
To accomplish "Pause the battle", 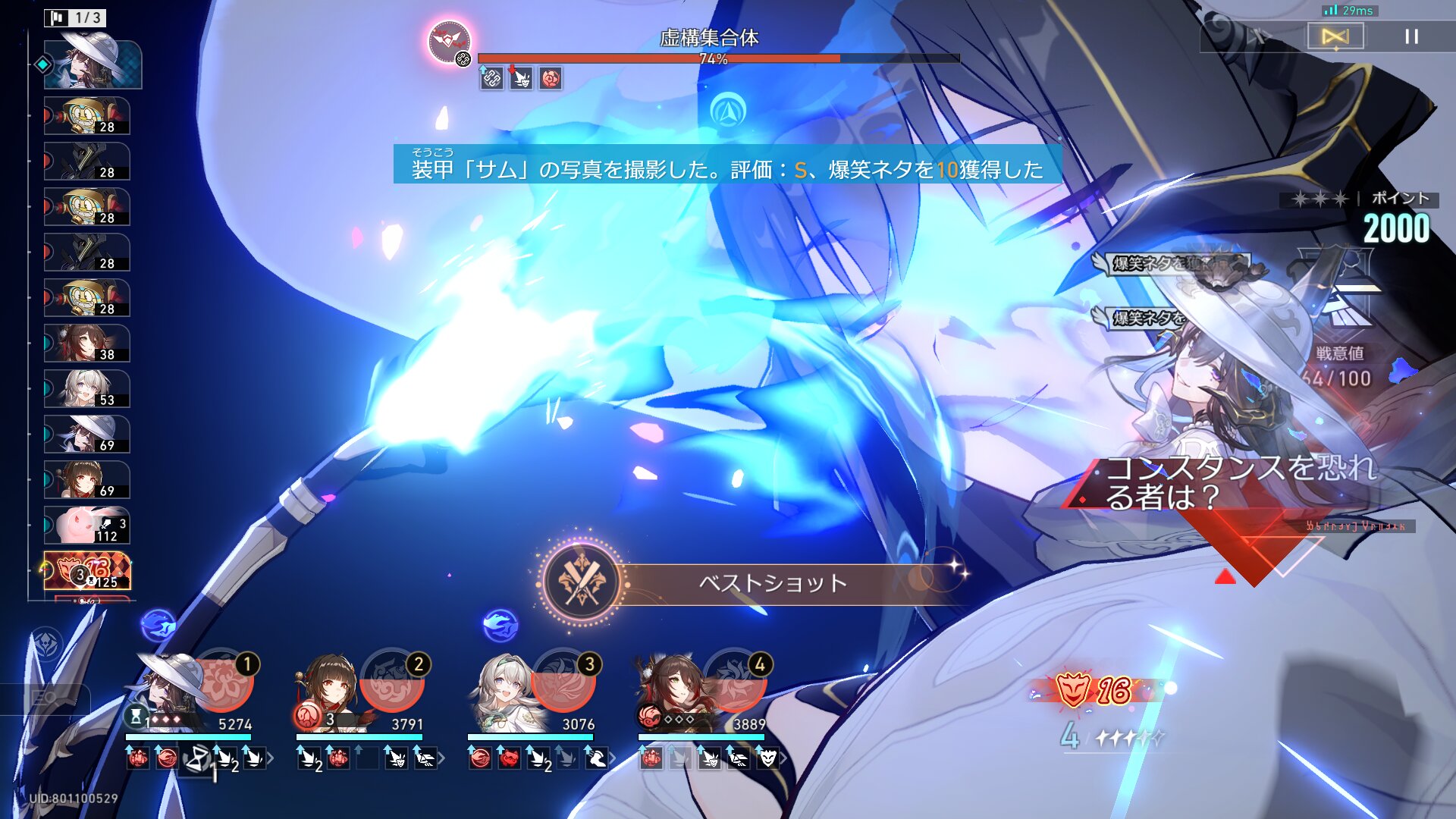I will click(1410, 36).
